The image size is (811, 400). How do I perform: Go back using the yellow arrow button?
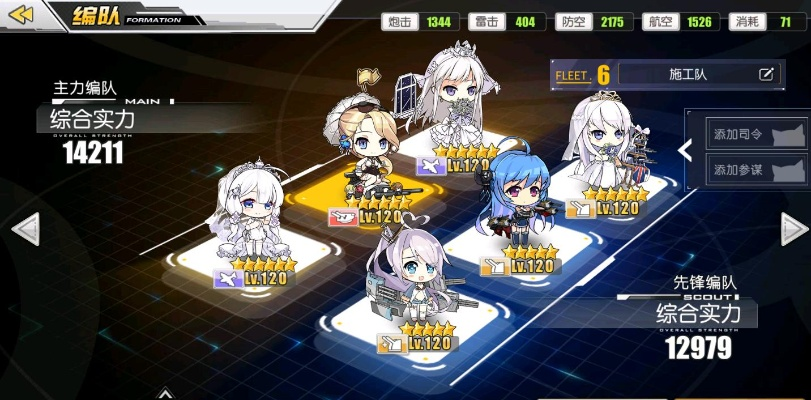pyautogui.click(x=21, y=15)
